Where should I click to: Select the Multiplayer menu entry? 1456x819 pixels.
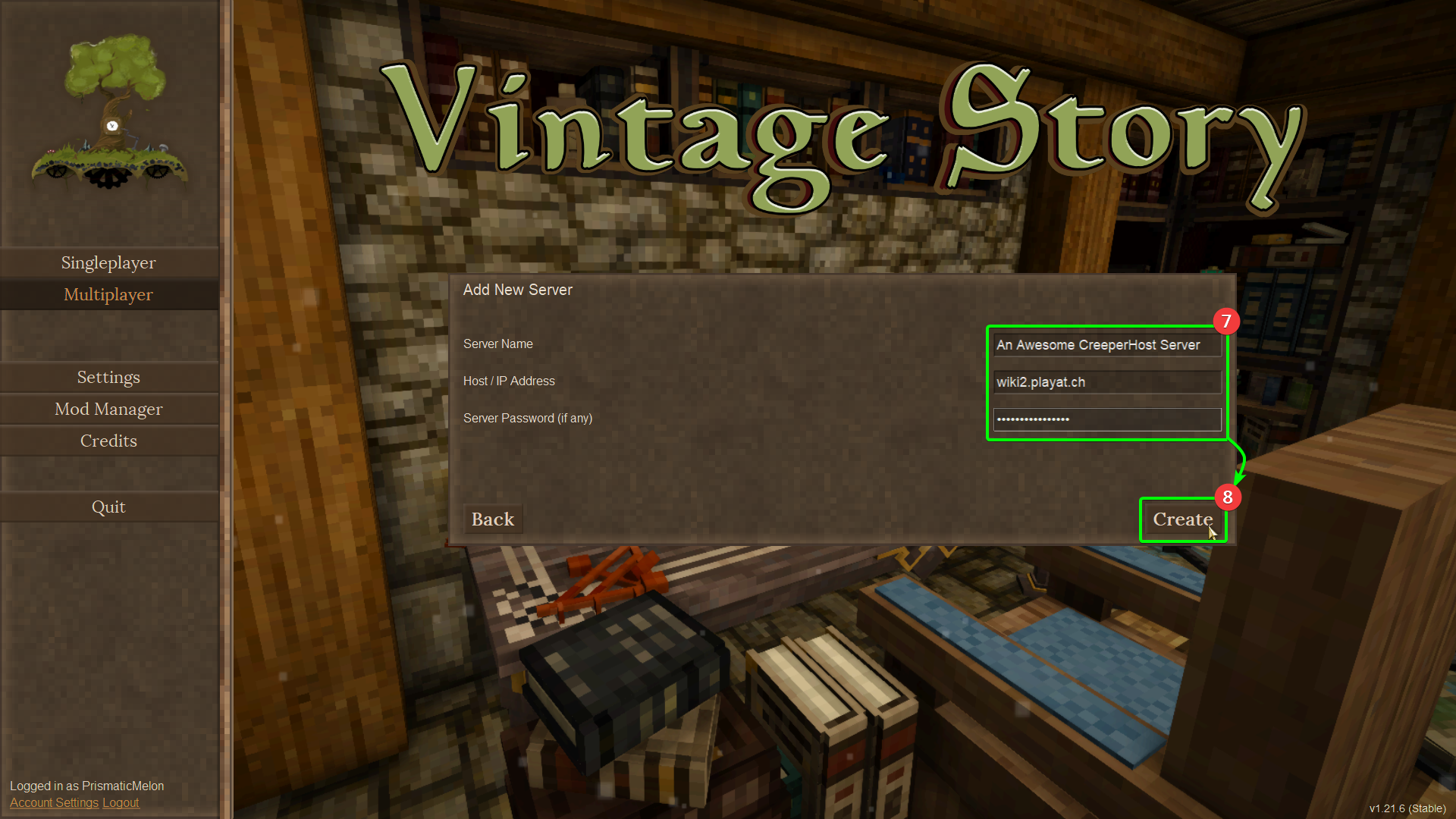point(108,294)
